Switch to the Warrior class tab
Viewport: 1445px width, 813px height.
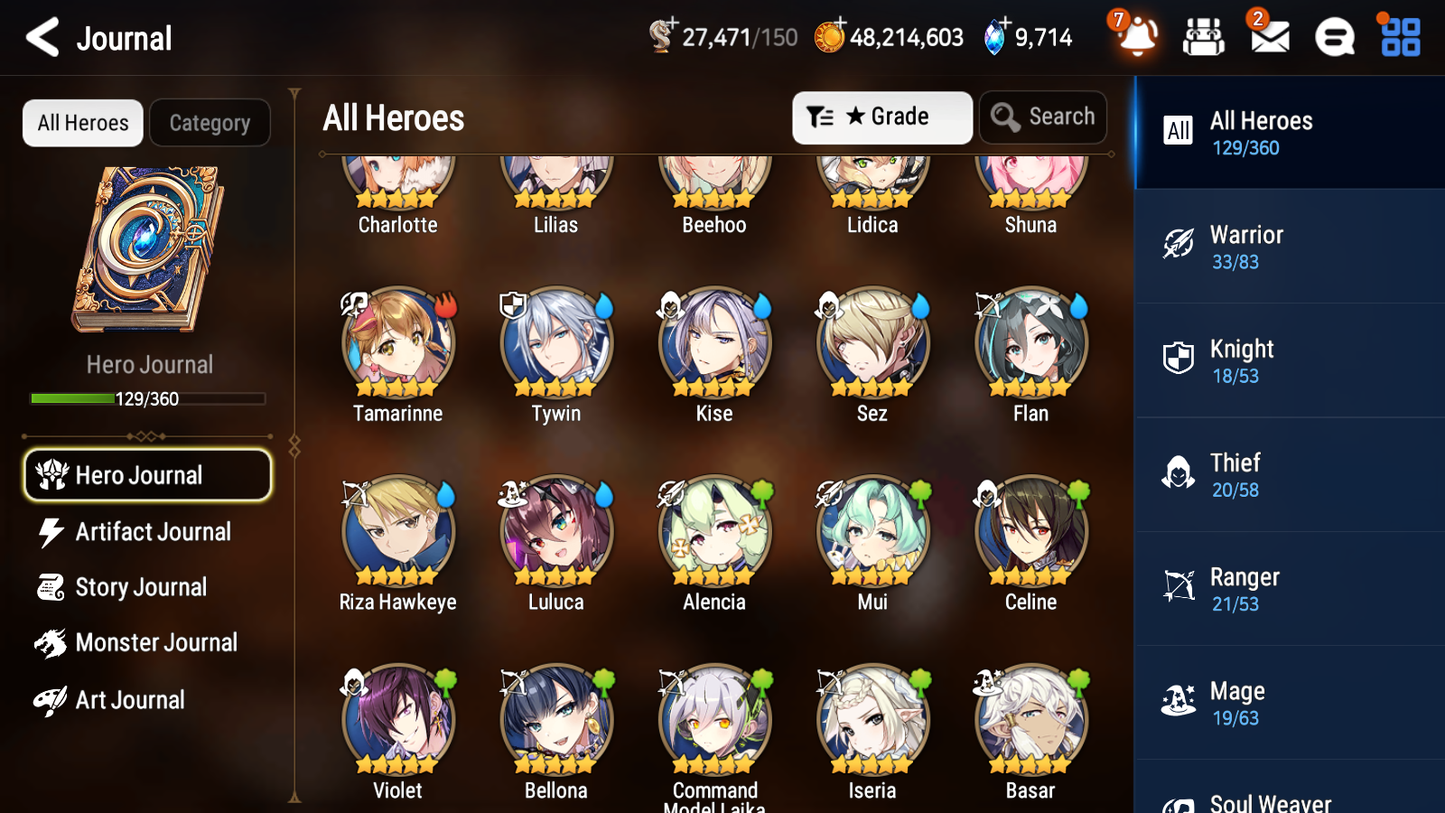click(1289, 246)
